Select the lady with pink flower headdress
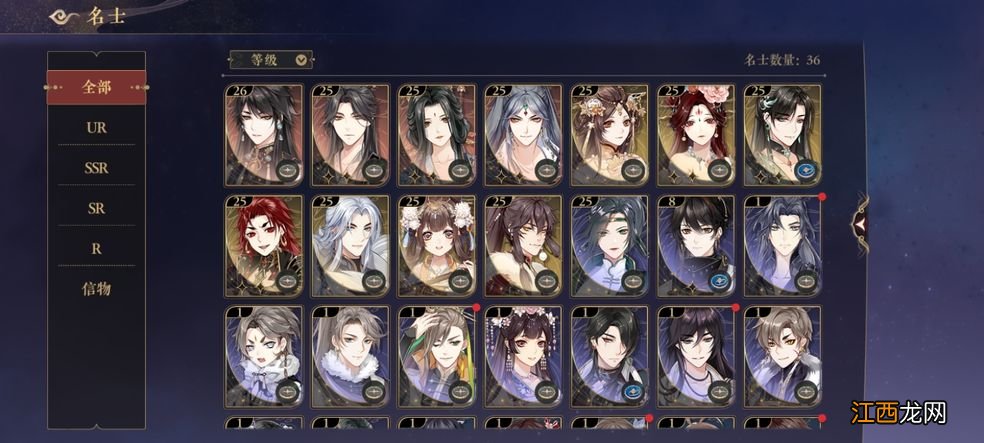Viewport: 984px width, 443px height. [696, 135]
